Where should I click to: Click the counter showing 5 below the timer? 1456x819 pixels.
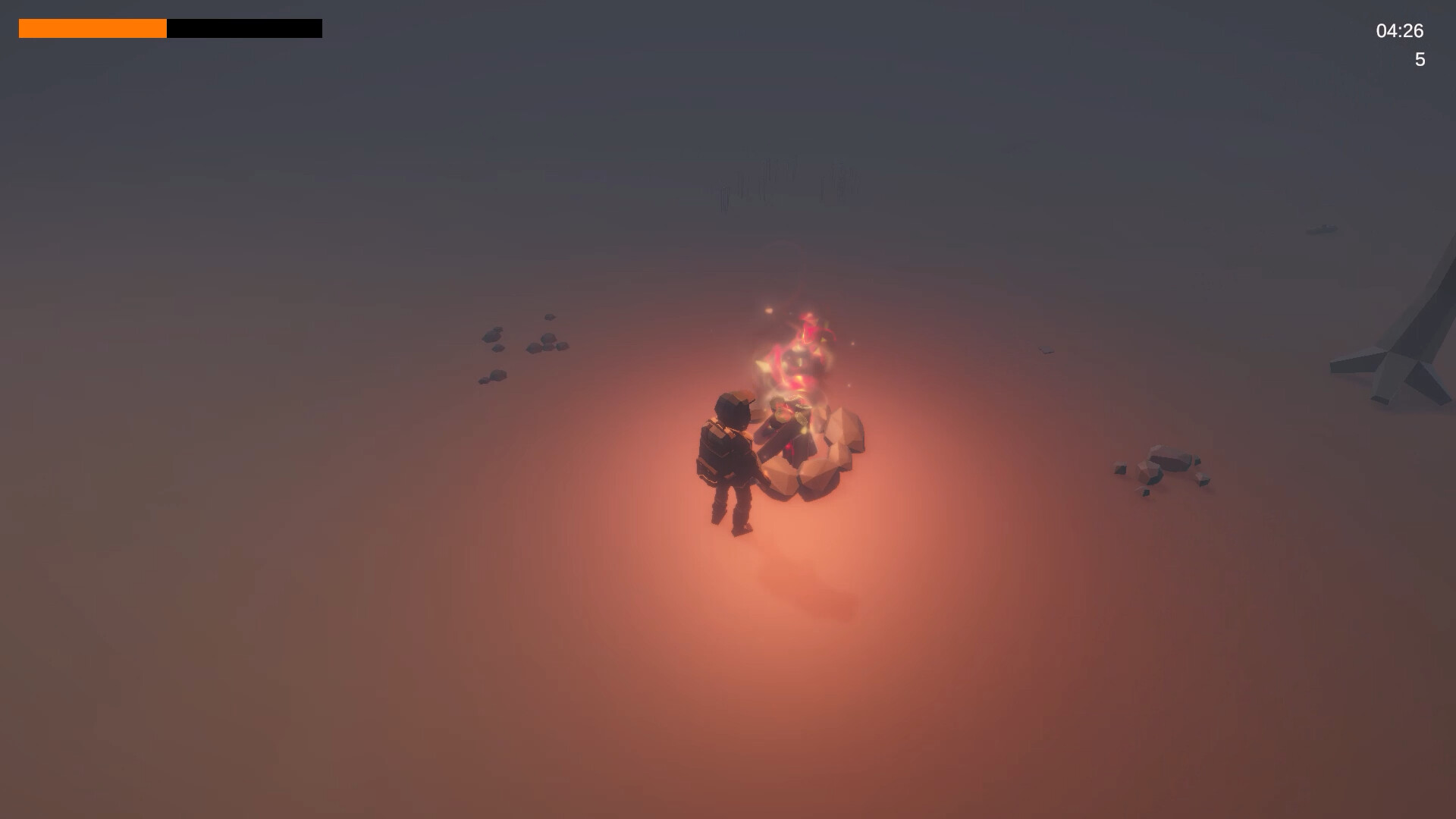point(1420,59)
